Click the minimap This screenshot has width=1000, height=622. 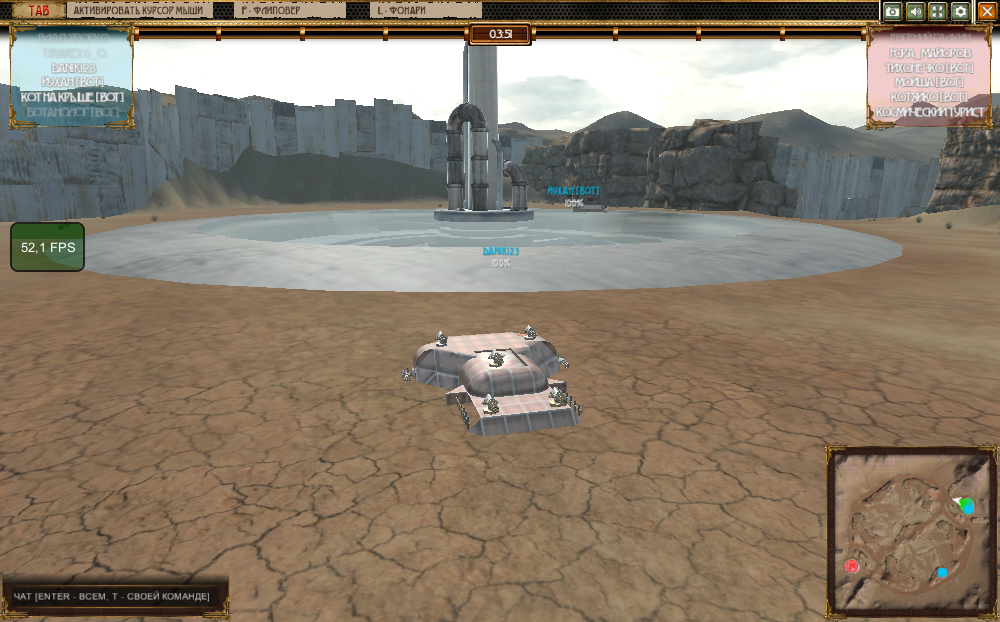pos(911,530)
